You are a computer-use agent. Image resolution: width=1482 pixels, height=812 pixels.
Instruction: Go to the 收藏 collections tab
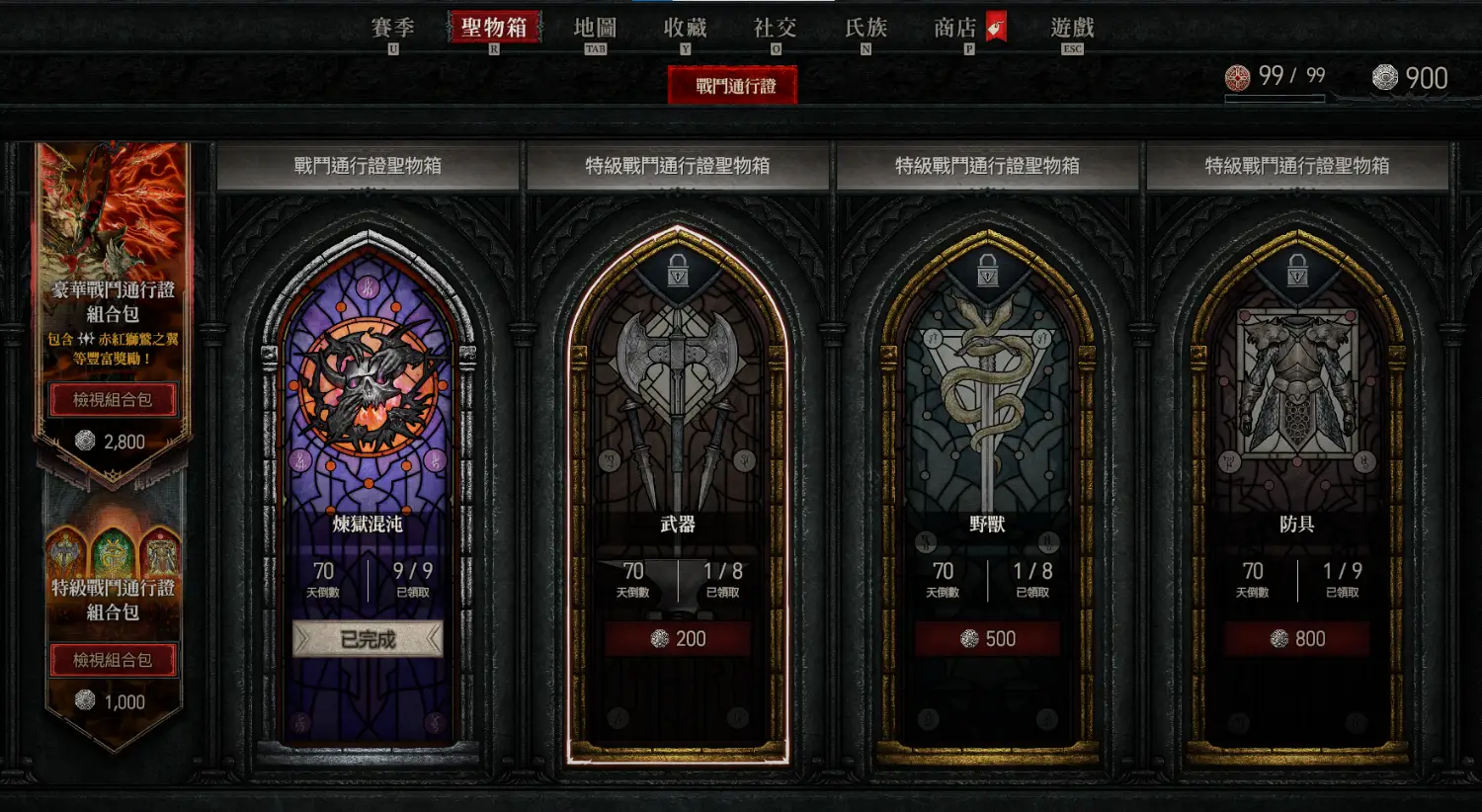tap(685, 28)
